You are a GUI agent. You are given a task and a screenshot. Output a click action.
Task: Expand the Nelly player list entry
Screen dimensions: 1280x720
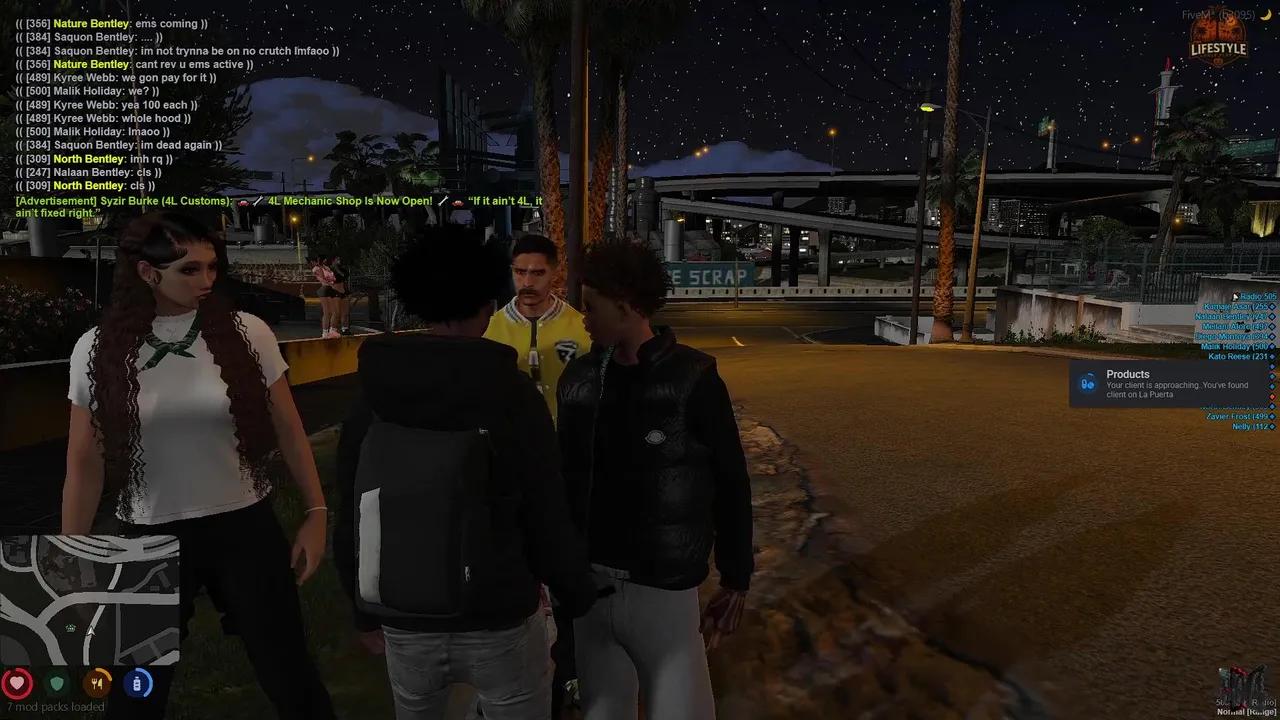point(1243,427)
